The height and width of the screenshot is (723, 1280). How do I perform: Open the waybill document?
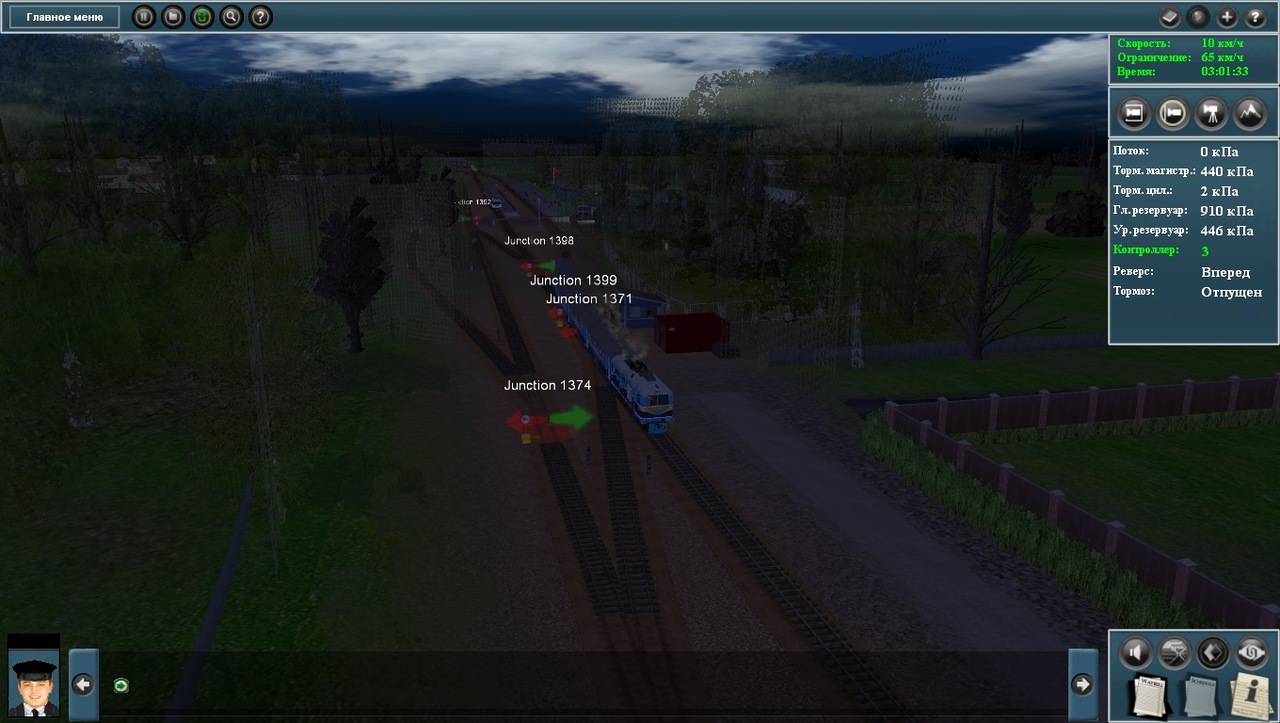click(1150, 696)
